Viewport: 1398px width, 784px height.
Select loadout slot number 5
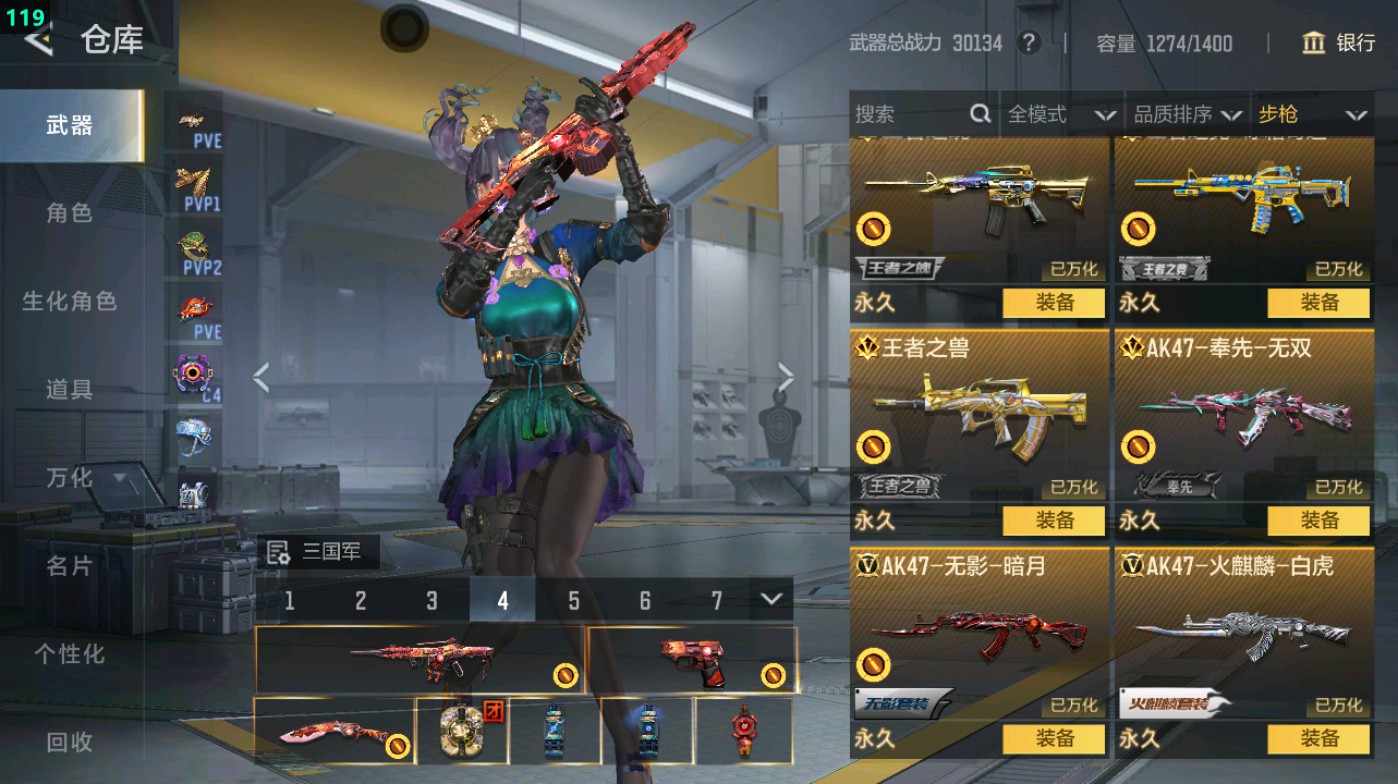[x=574, y=600]
